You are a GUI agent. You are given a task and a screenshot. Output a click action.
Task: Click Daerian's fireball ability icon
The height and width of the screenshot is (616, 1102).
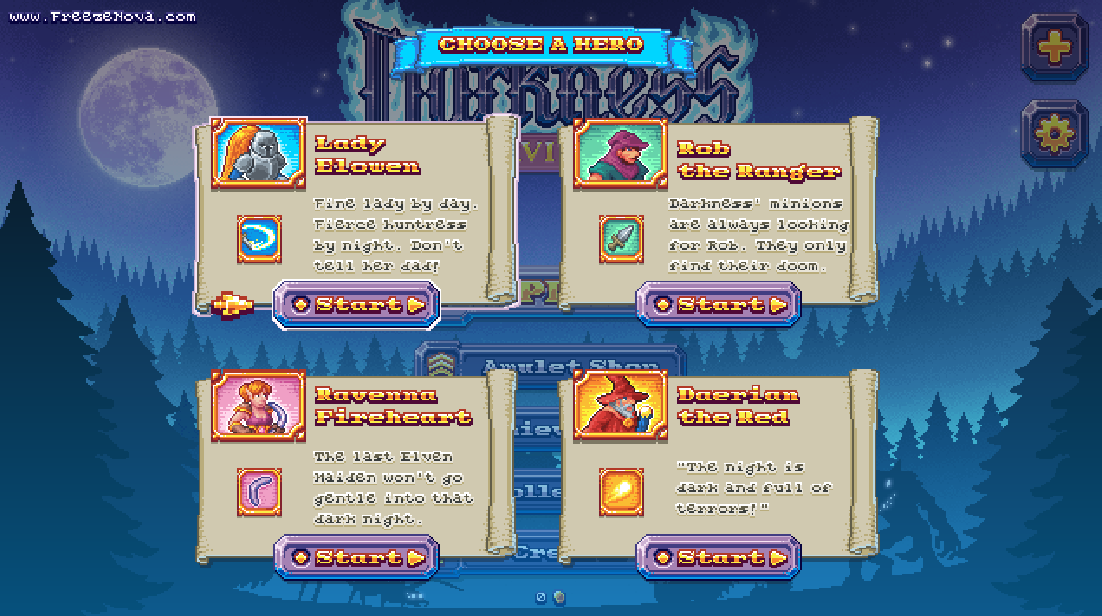(621, 492)
